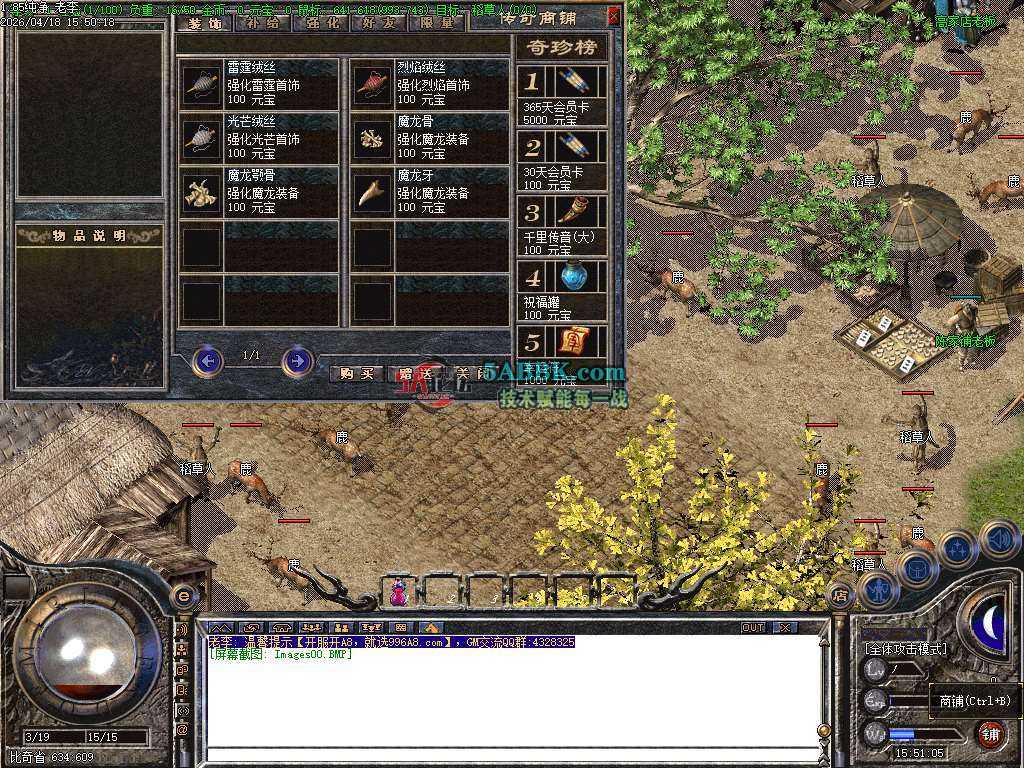
Task: Pick the 光芒绒丝 item
Action: click(x=258, y=138)
